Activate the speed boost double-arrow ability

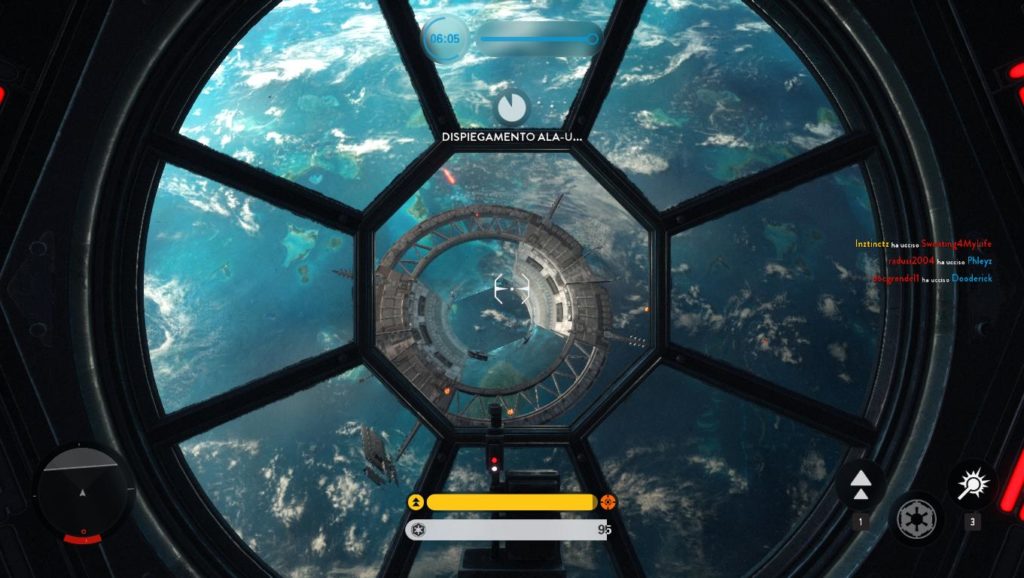tap(860, 485)
